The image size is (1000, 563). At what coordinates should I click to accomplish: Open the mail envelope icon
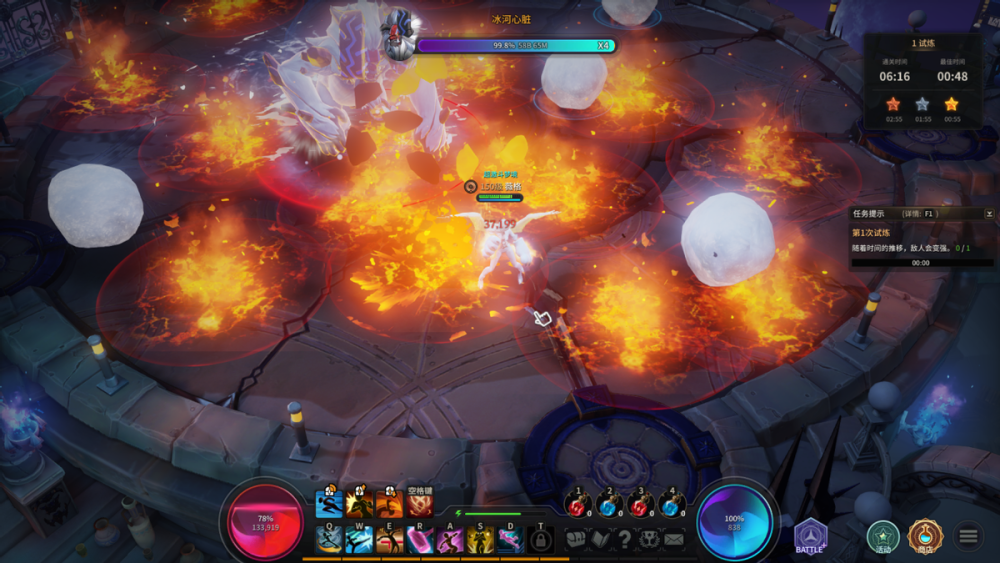pyautogui.click(x=673, y=539)
